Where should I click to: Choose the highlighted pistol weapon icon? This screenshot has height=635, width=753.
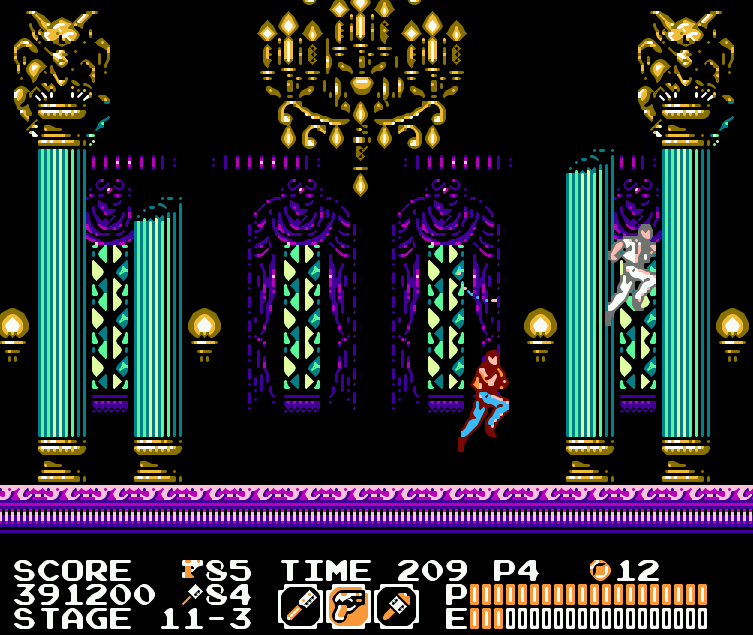[348, 605]
